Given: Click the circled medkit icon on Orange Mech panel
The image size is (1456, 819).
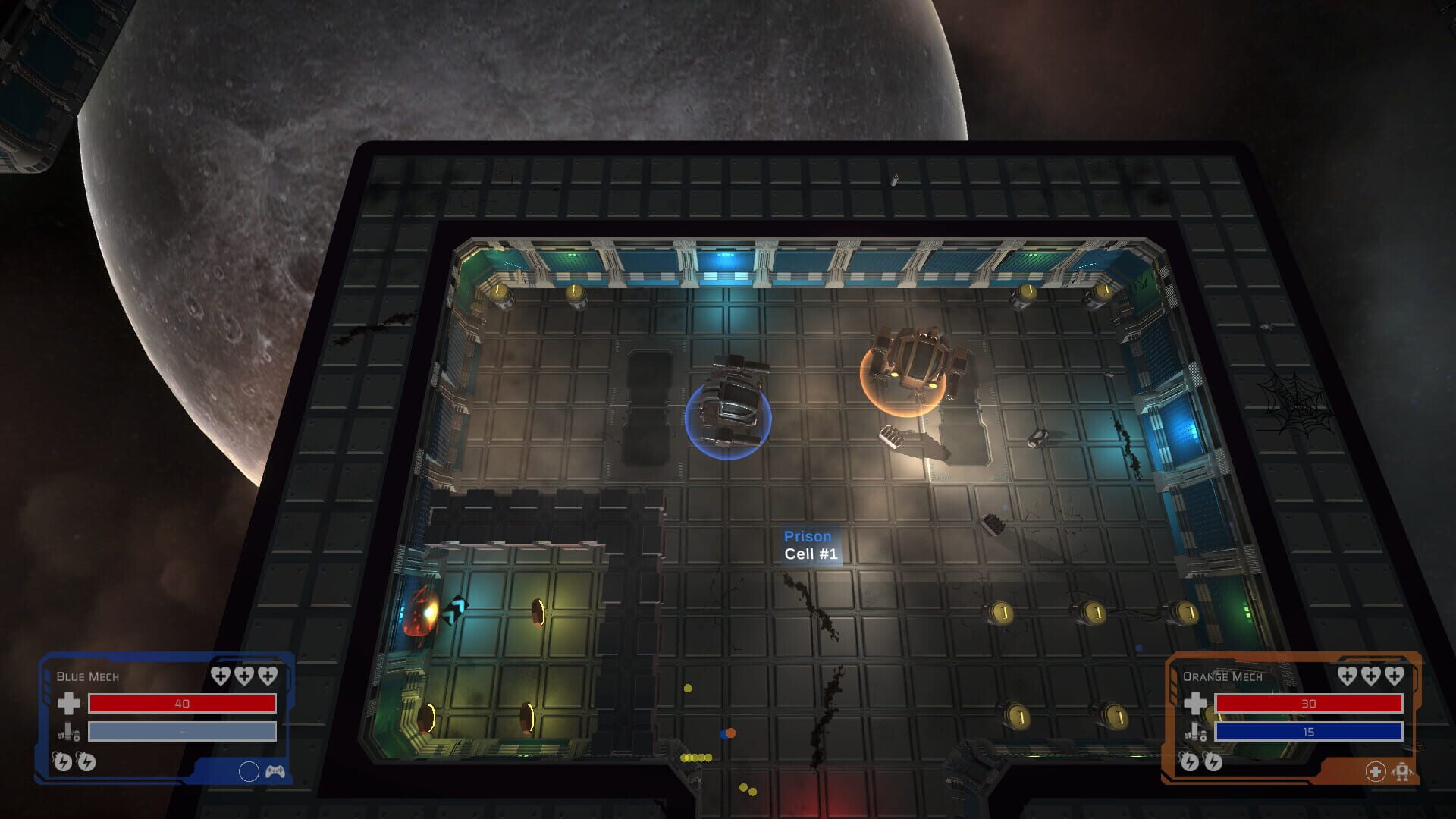Looking at the screenshot, I should pos(1375,772).
